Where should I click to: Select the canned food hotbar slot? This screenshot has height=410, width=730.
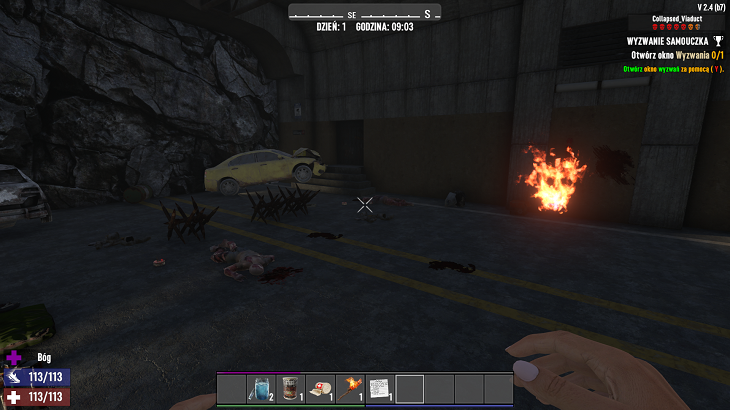tap(291, 388)
